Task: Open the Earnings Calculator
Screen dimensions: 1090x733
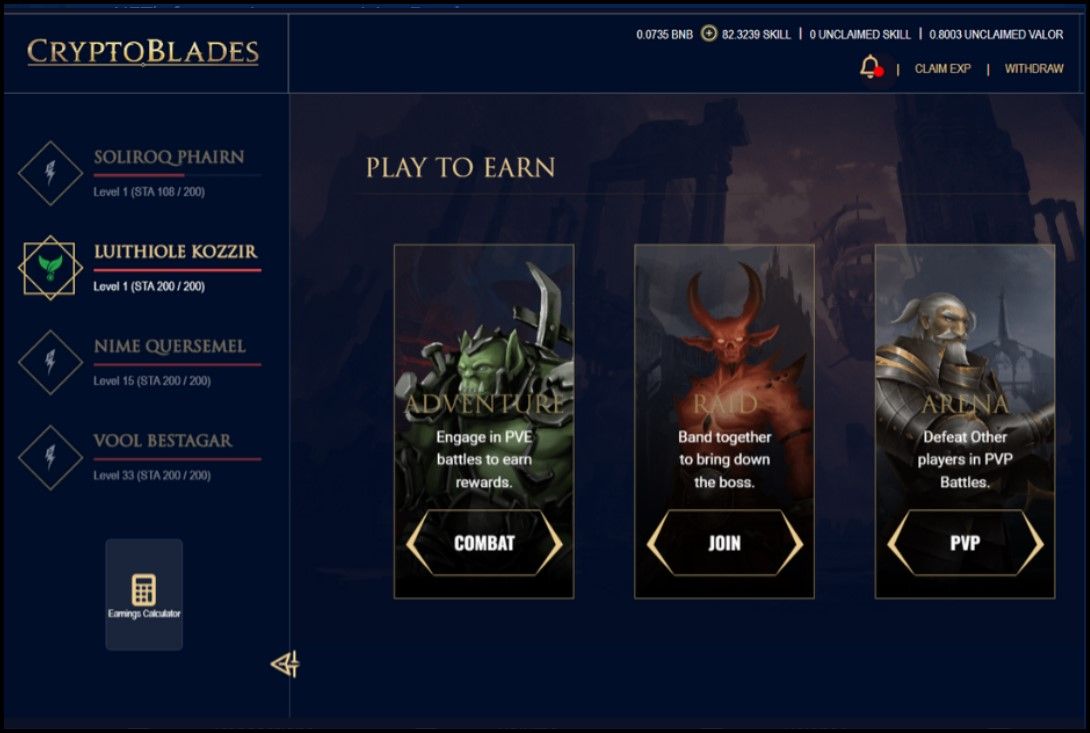Action: tap(144, 594)
